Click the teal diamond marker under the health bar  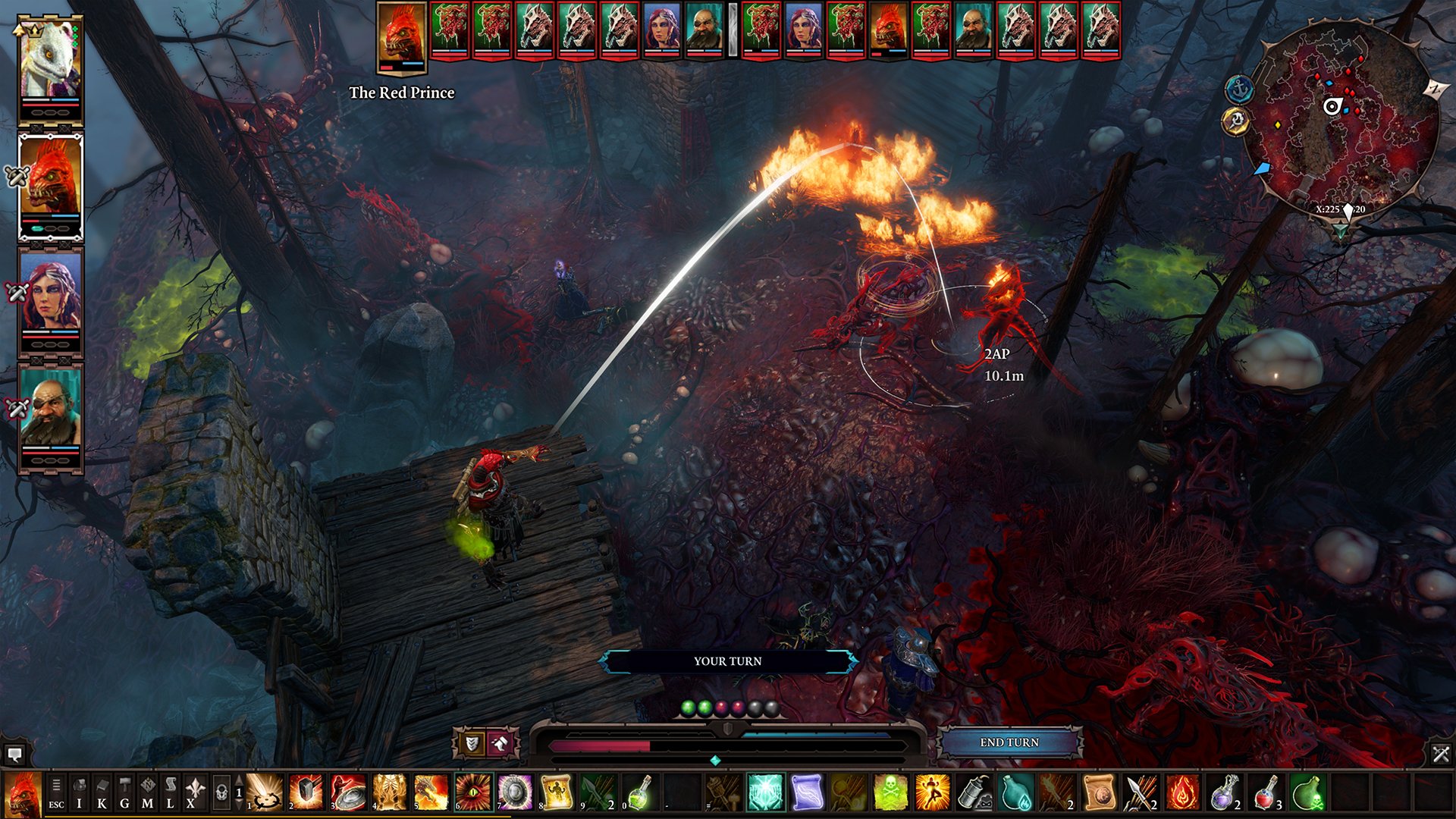point(714,759)
